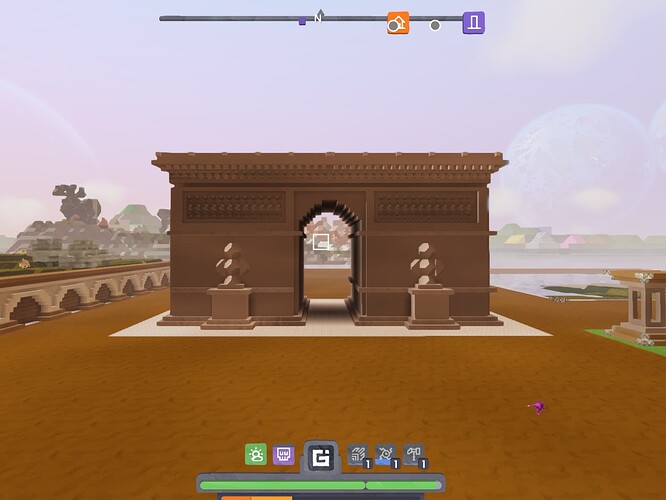Viewport: 666px width, 500px height.
Task: Select the purple totem face hotbar icon
Action: click(284, 455)
